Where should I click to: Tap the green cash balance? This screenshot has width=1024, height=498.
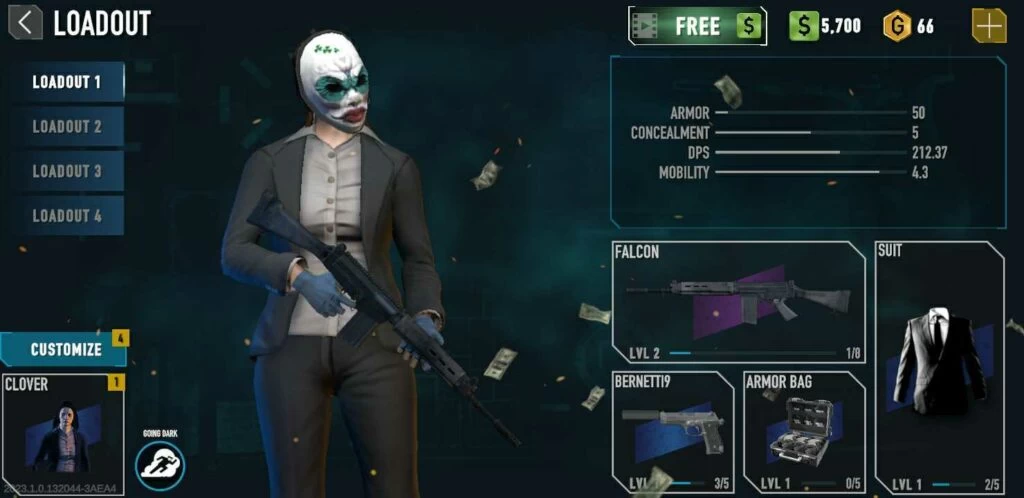(825, 26)
